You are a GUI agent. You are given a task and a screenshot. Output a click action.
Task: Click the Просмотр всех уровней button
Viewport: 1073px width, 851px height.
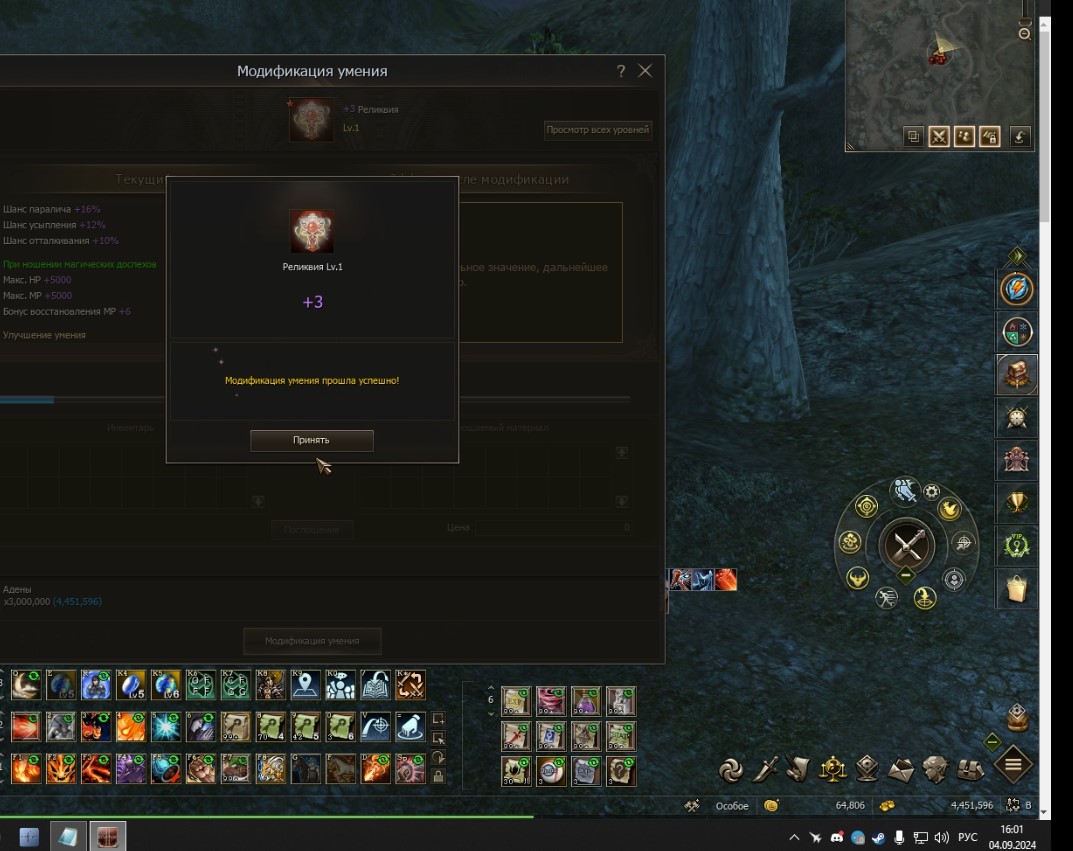598,130
